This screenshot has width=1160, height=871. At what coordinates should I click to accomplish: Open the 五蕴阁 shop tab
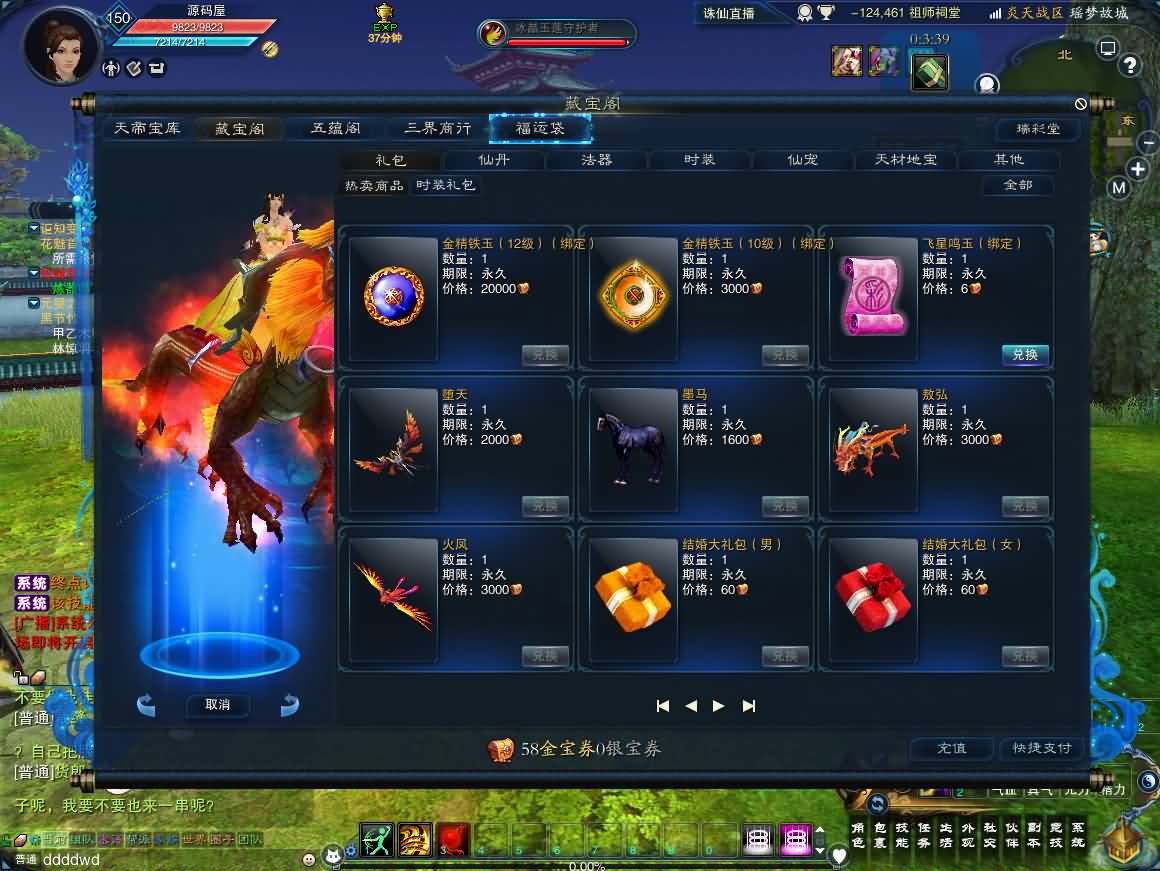click(x=336, y=129)
